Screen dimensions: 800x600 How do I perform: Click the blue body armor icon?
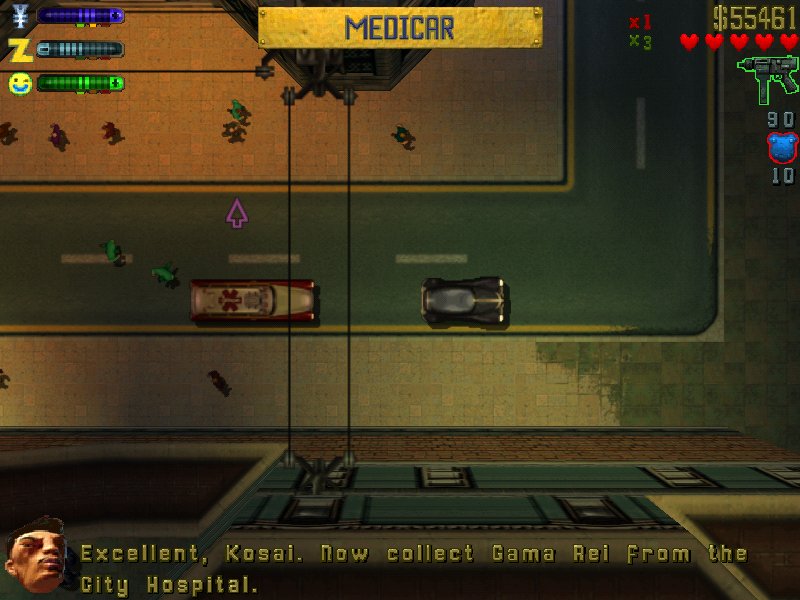pos(780,147)
